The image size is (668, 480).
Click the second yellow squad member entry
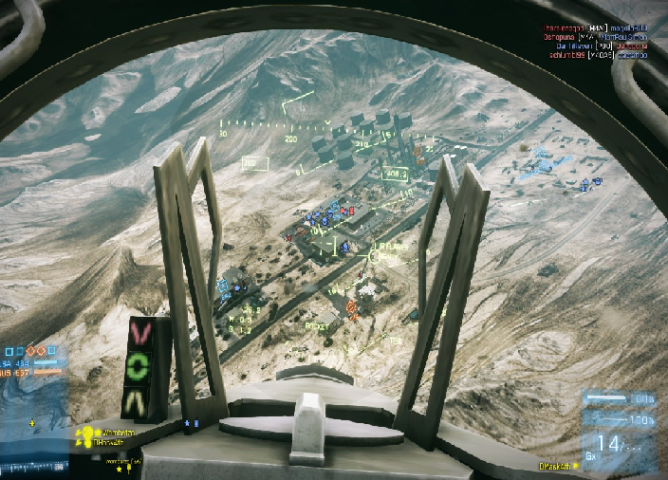pos(110,442)
